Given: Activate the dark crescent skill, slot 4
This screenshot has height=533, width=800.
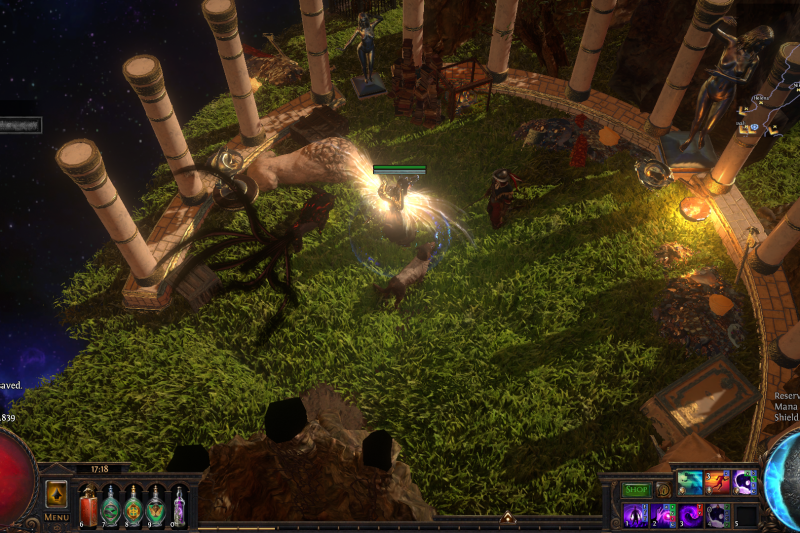Looking at the screenshot, I should tap(717, 515).
